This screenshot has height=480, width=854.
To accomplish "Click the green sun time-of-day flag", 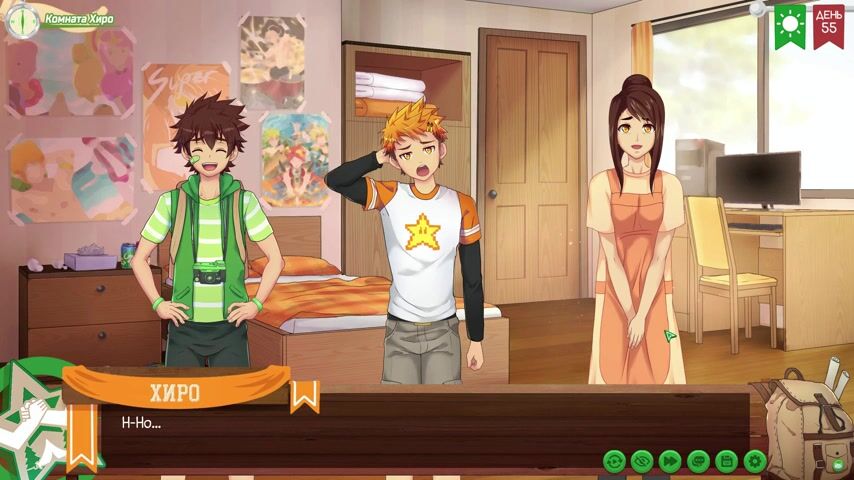I will point(790,24).
